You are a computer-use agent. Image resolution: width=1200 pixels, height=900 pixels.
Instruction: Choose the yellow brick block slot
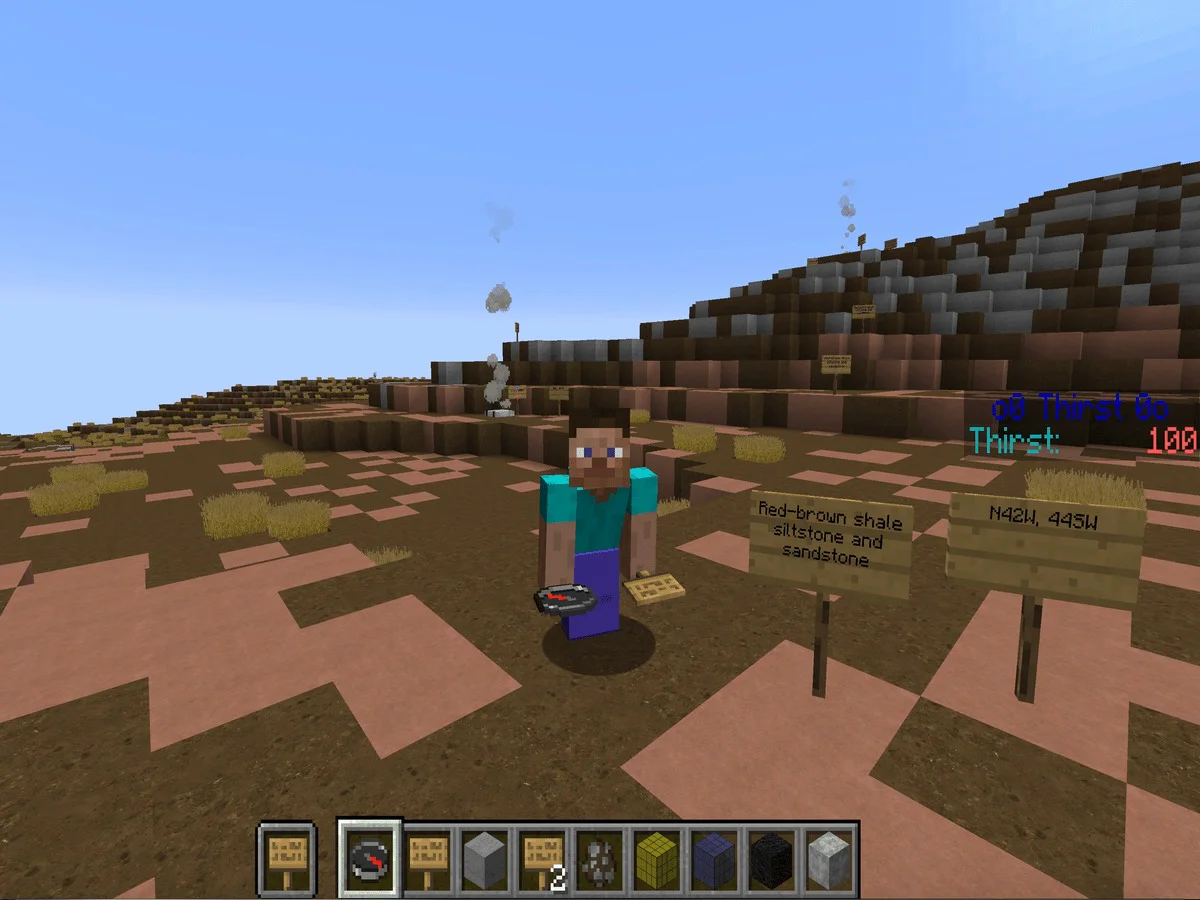pos(658,859)
